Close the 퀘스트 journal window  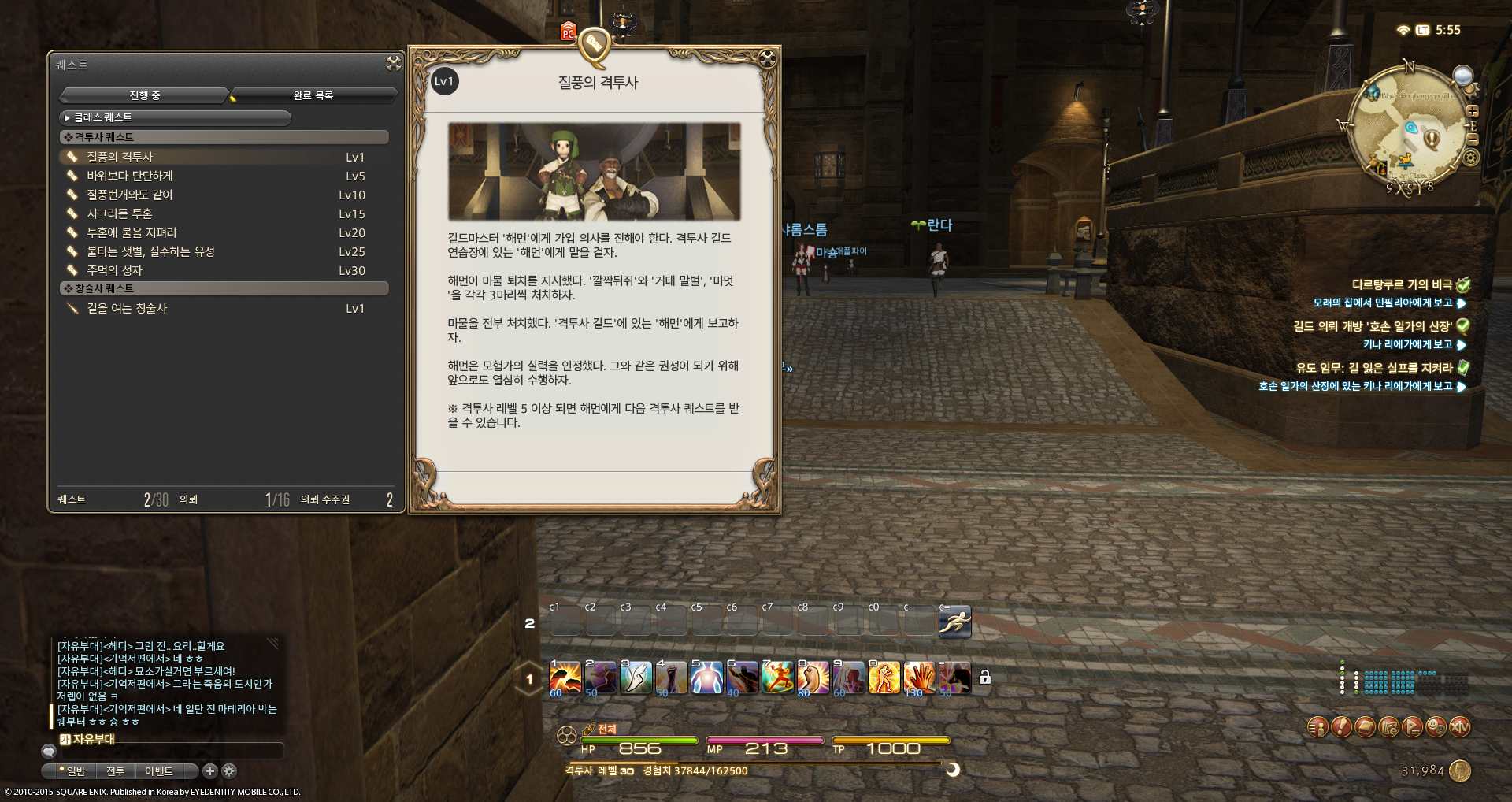(394, 63)
